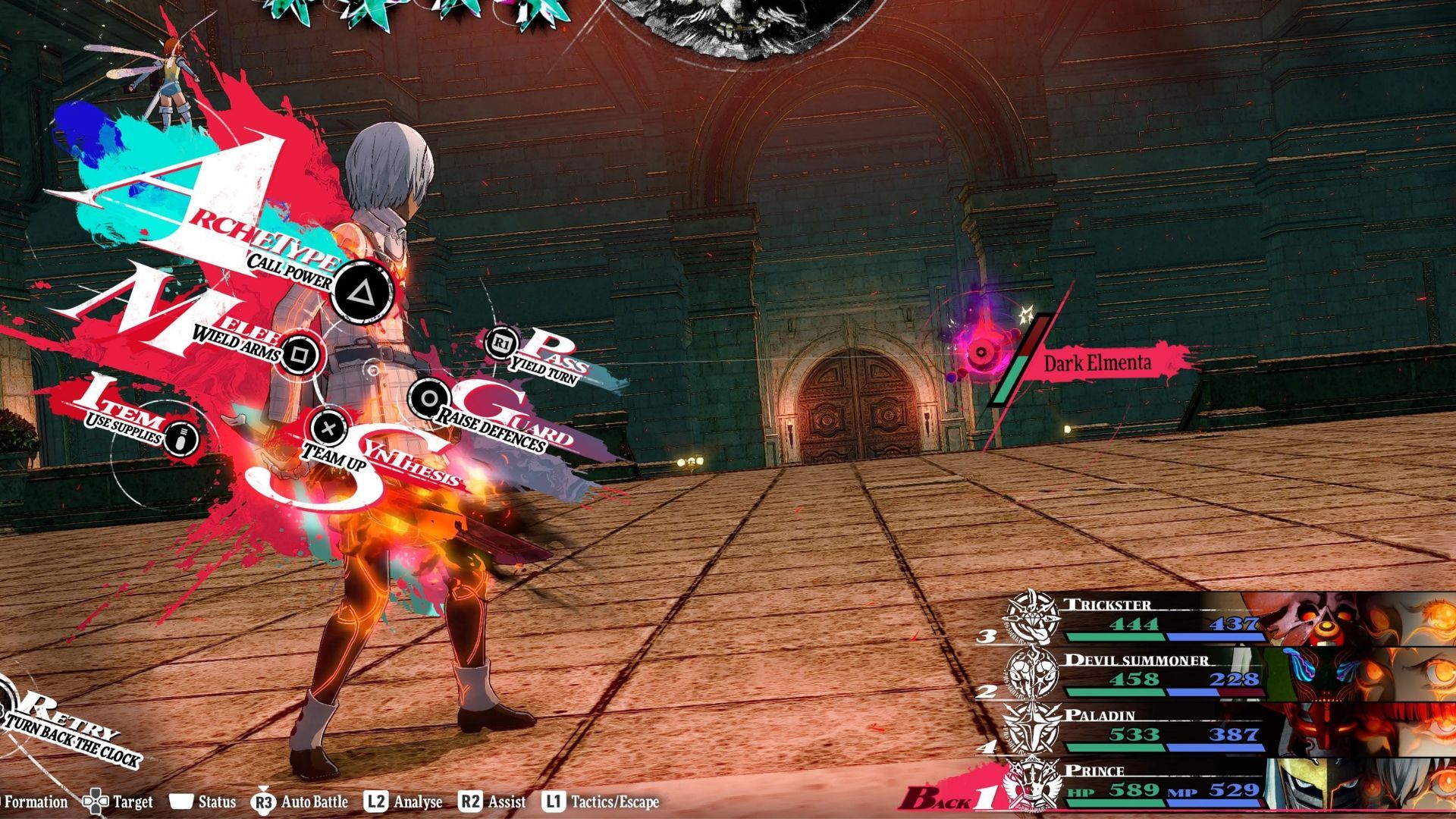
Task: Open Tactics/Escape from the bottom bar
Action: [x=601, y=802]
